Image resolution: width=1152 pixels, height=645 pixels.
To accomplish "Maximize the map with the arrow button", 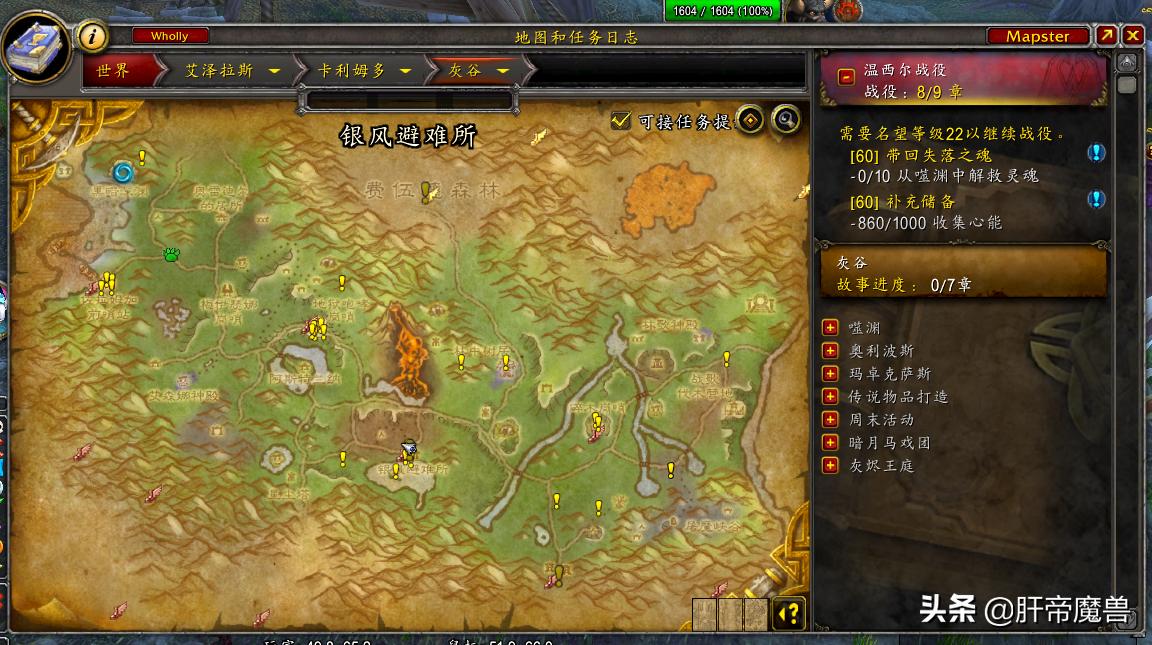I will (1107, 36).
